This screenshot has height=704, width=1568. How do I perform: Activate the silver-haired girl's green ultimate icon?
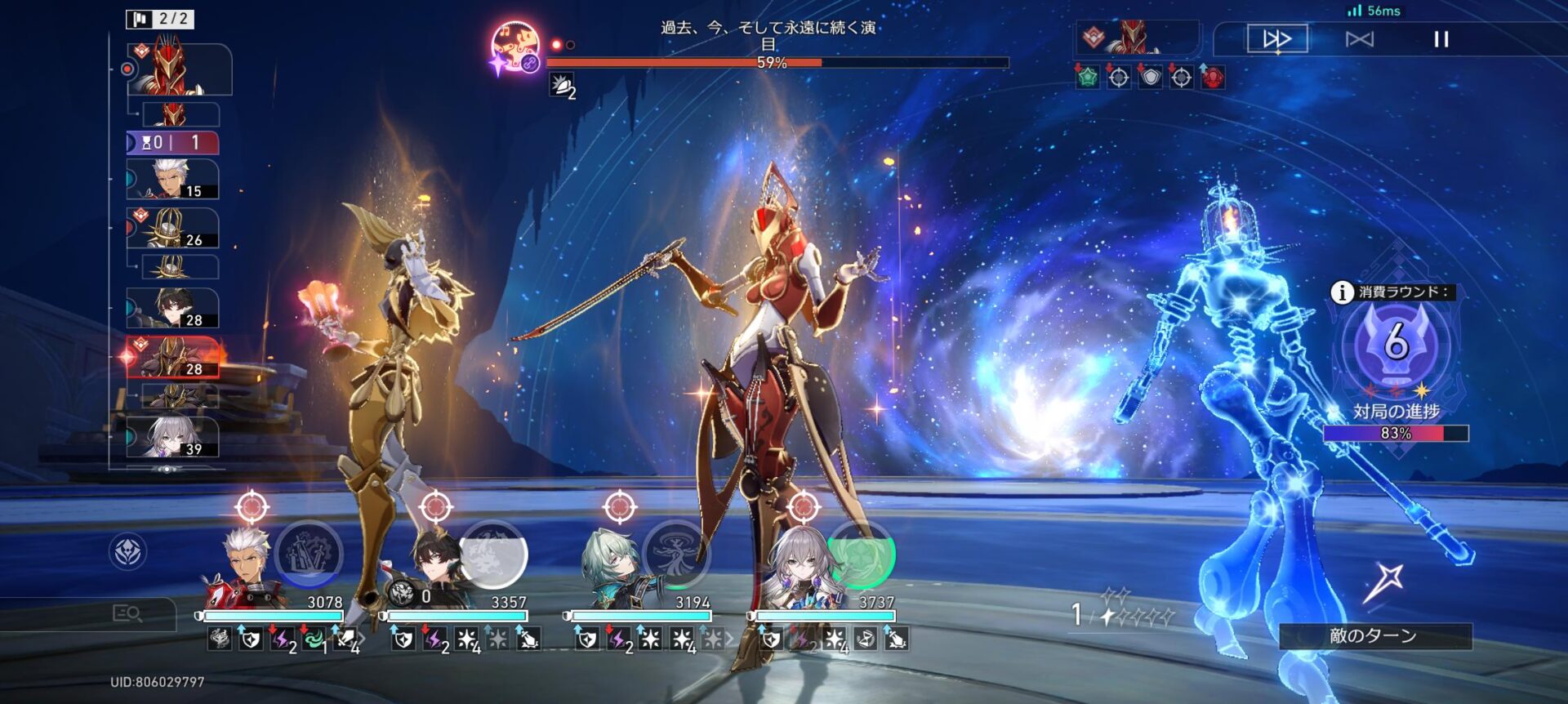[861, 554]
